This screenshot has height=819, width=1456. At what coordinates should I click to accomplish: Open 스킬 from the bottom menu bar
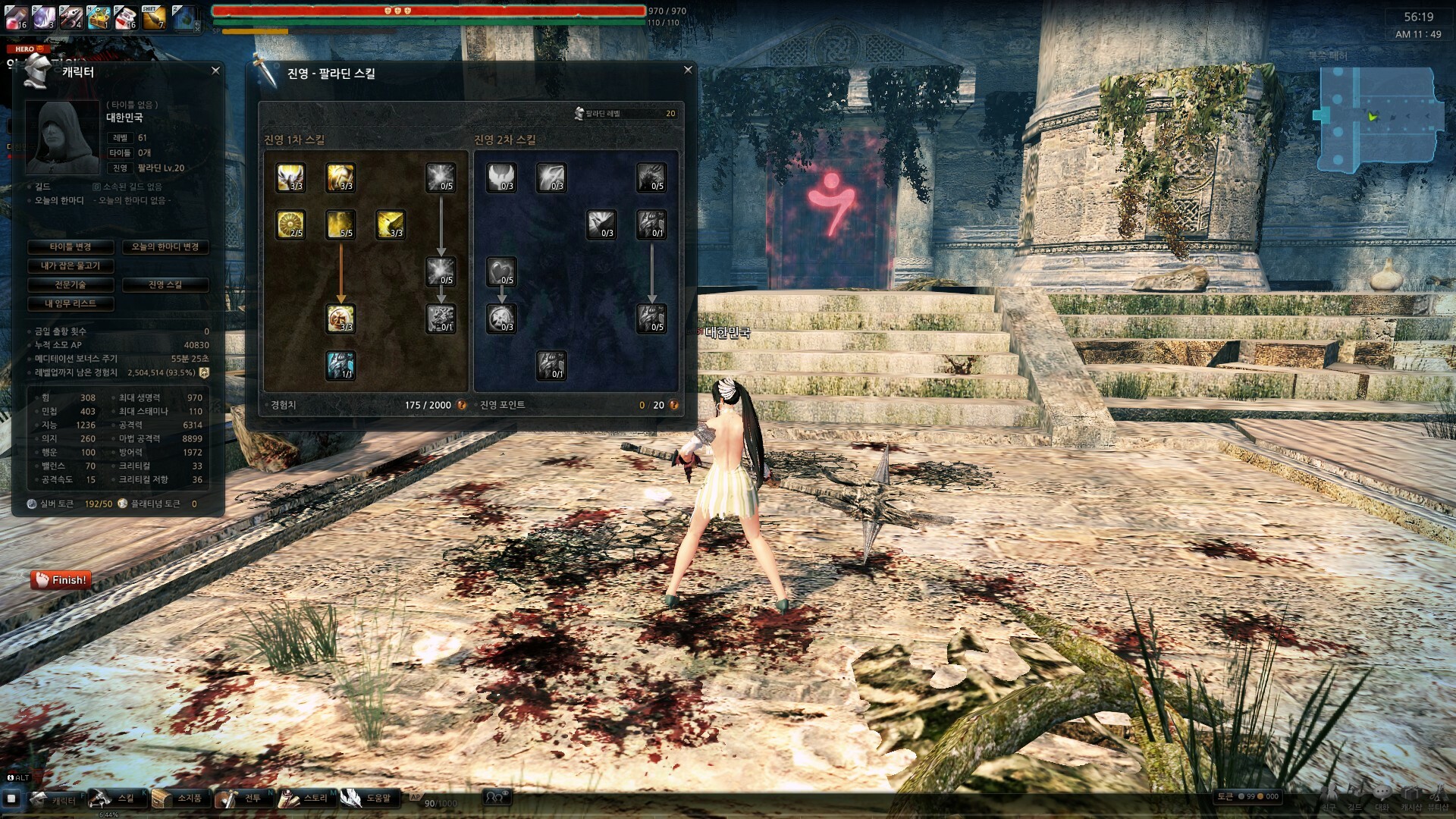[x=114, y=799]
